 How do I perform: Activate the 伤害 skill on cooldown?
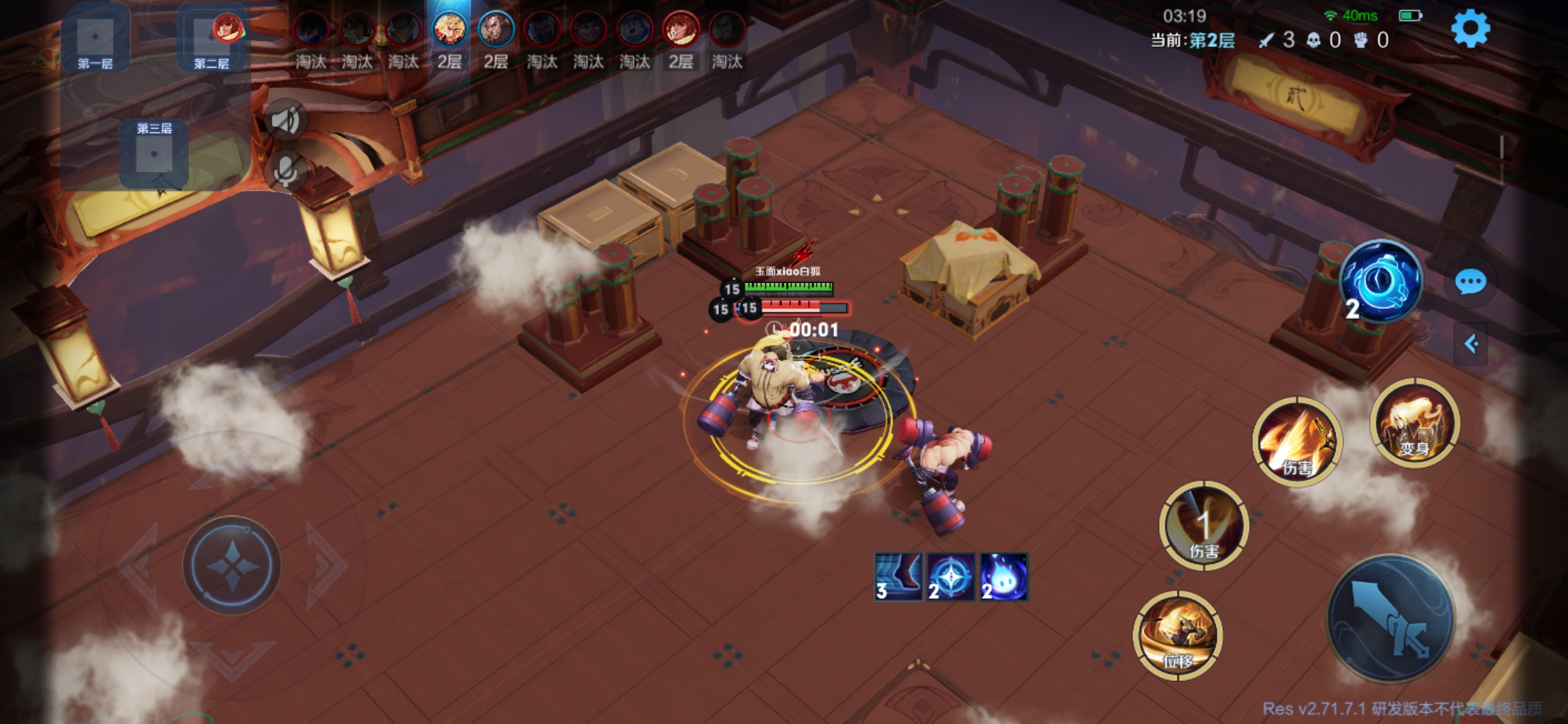[x=1203, y=526]
